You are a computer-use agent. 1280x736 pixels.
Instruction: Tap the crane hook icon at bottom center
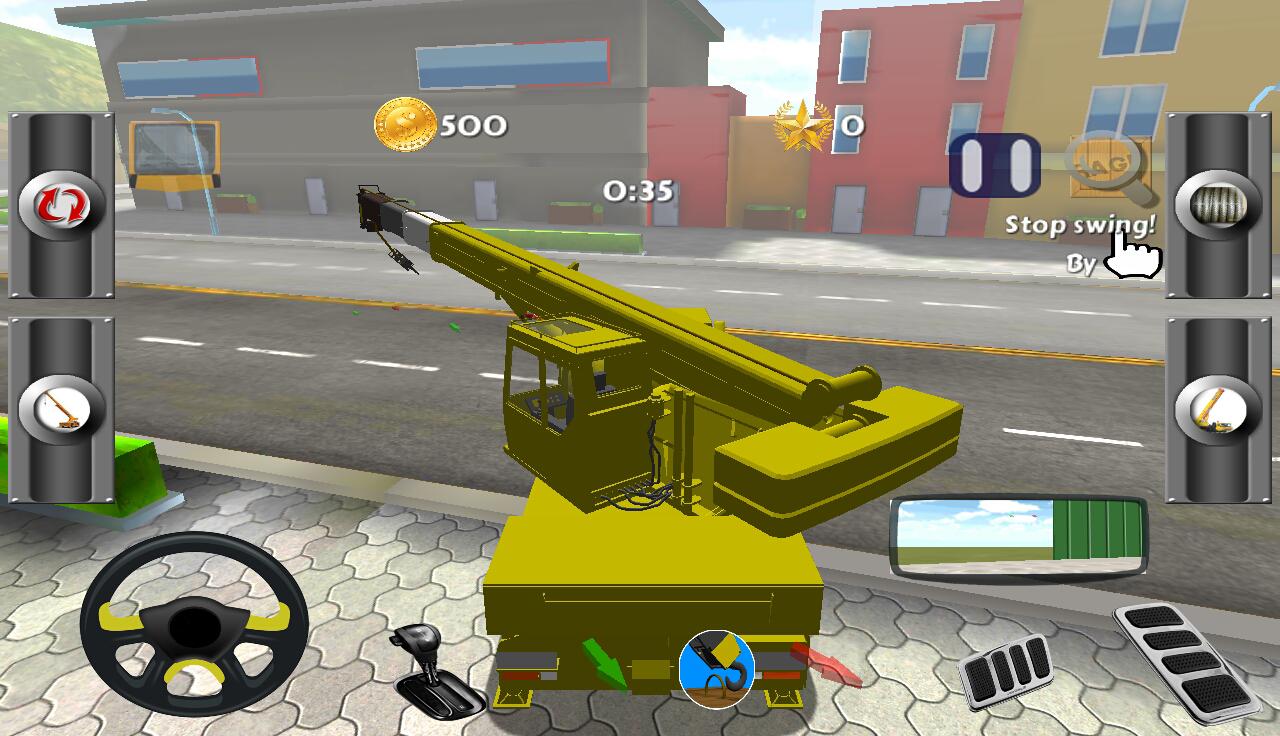click(714, 668)
